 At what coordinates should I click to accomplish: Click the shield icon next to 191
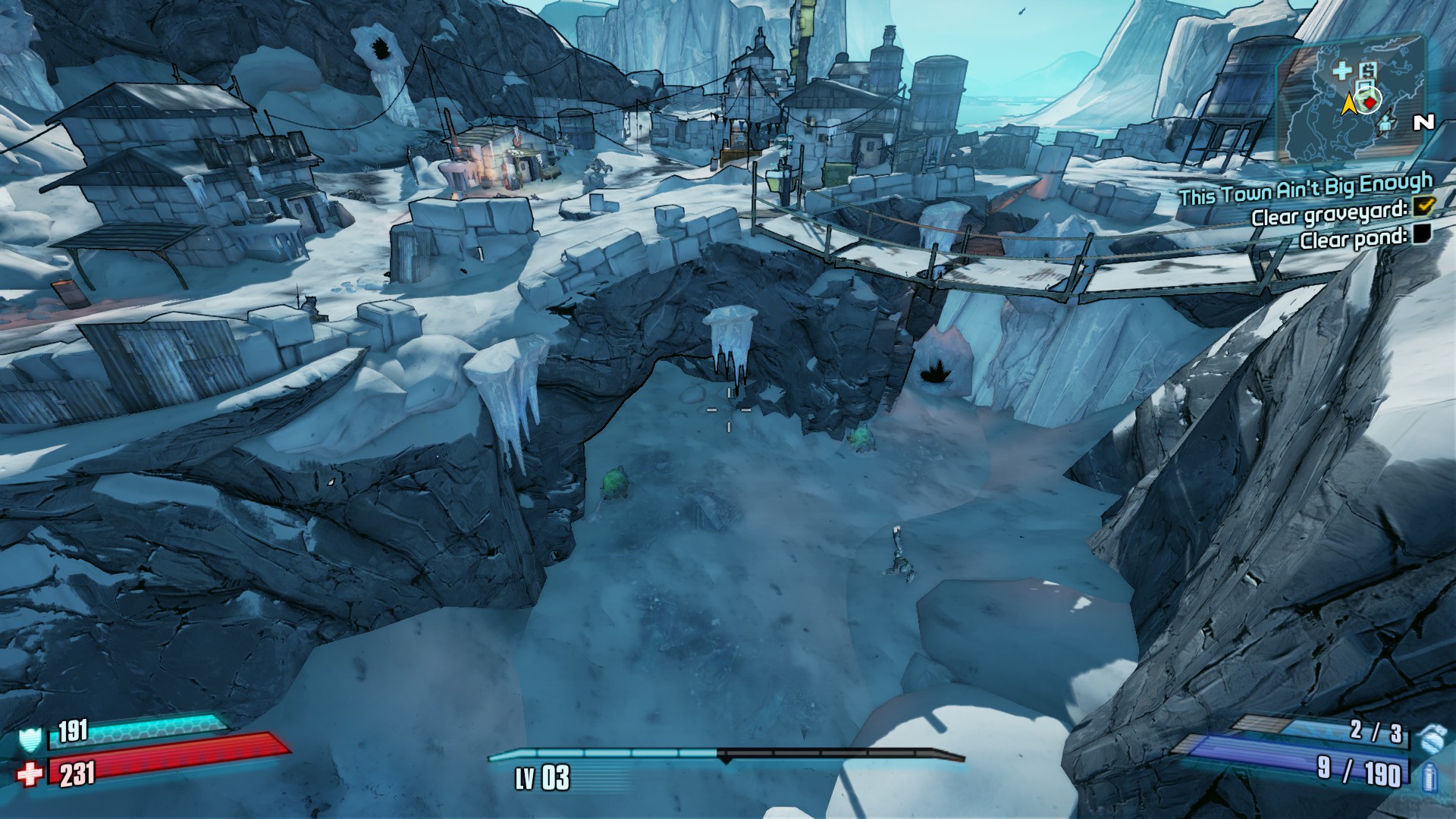point(31,737)
